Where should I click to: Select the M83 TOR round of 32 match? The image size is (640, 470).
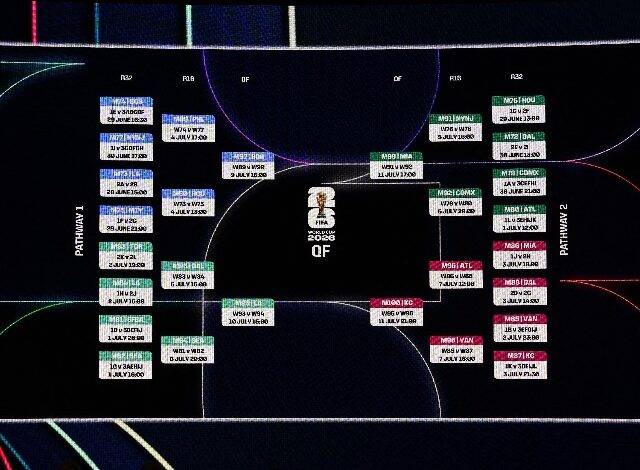tap(126, 255)
